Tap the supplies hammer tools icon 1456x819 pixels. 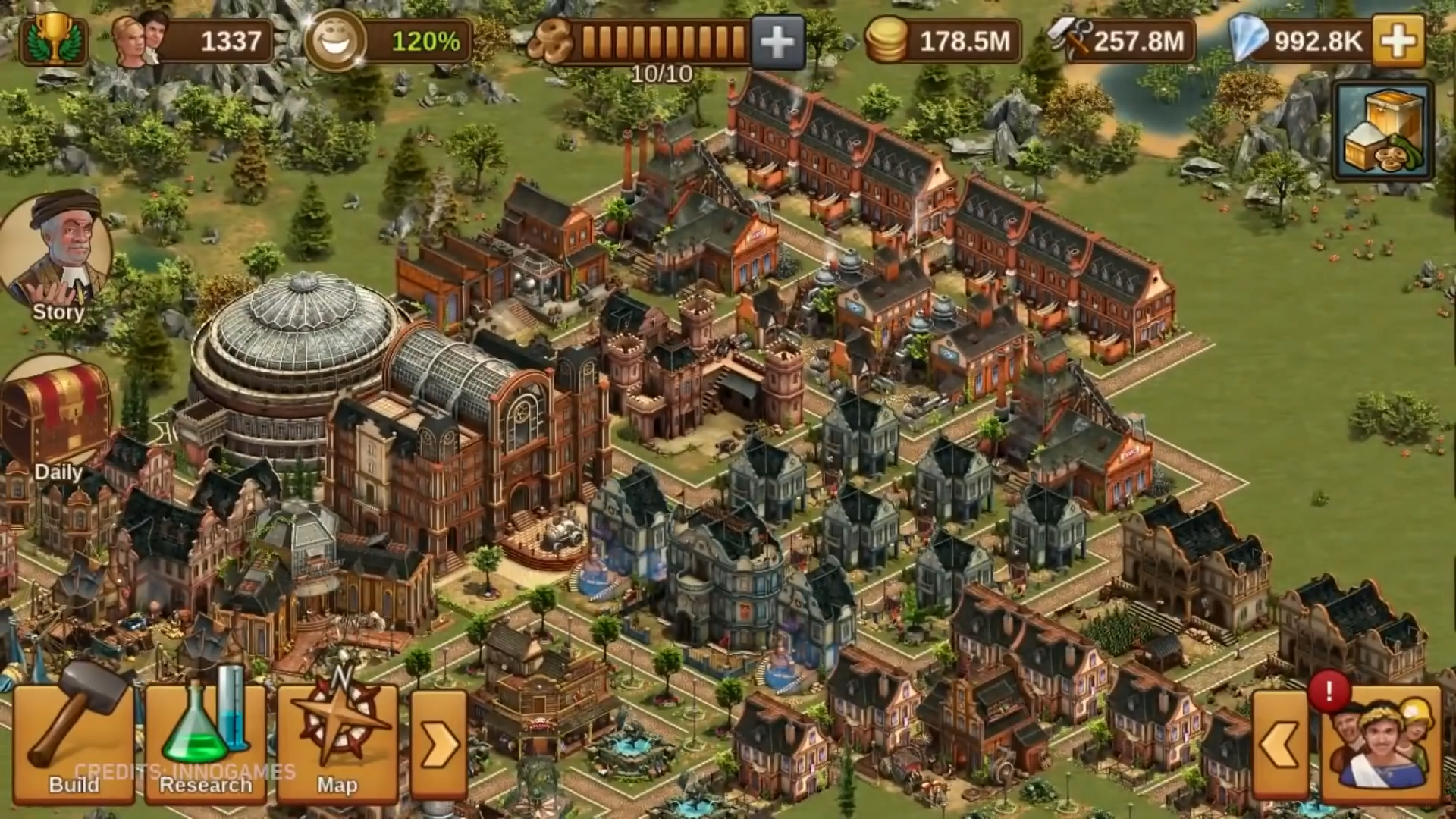tap(1069, 39)
